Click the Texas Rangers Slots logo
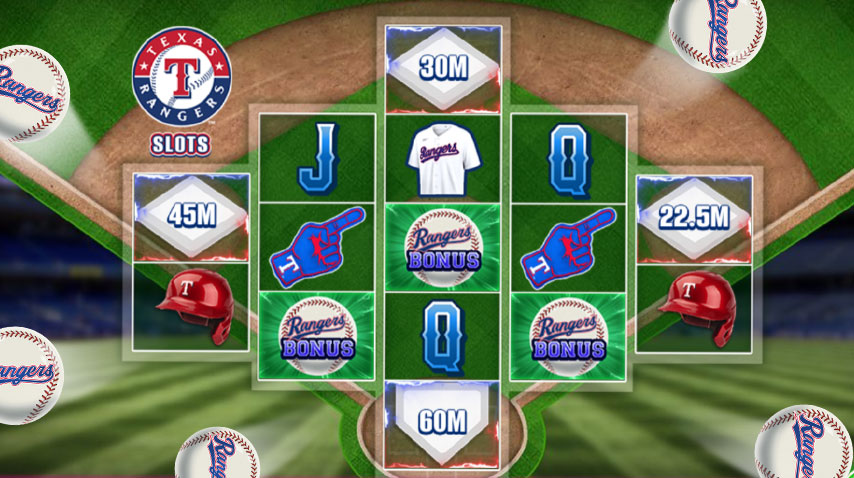This screenshot has width=854, height=478. 181,90
